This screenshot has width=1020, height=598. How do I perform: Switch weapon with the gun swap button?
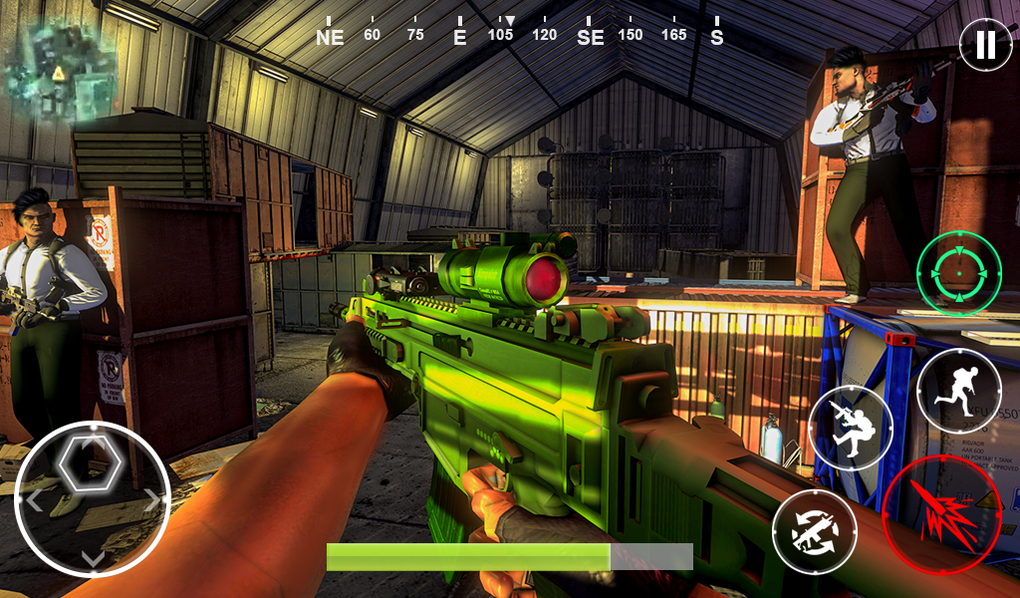pos(814,532)
